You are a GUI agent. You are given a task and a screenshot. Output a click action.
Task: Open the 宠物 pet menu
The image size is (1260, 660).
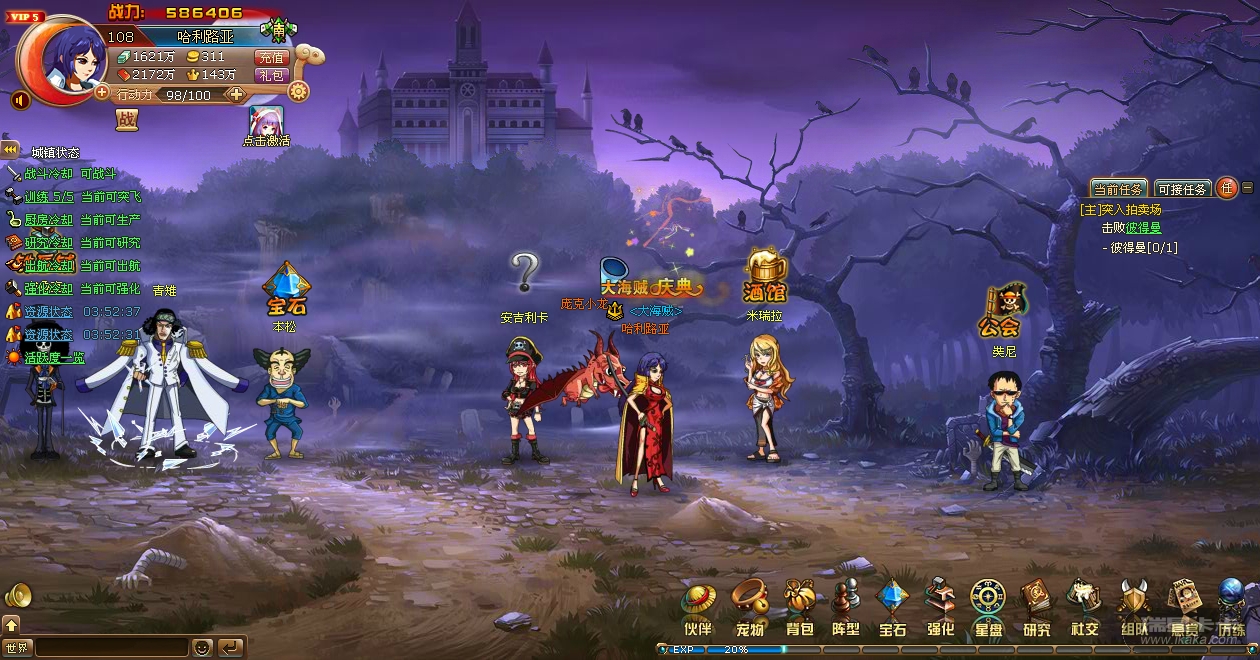(x=749, y=606)
